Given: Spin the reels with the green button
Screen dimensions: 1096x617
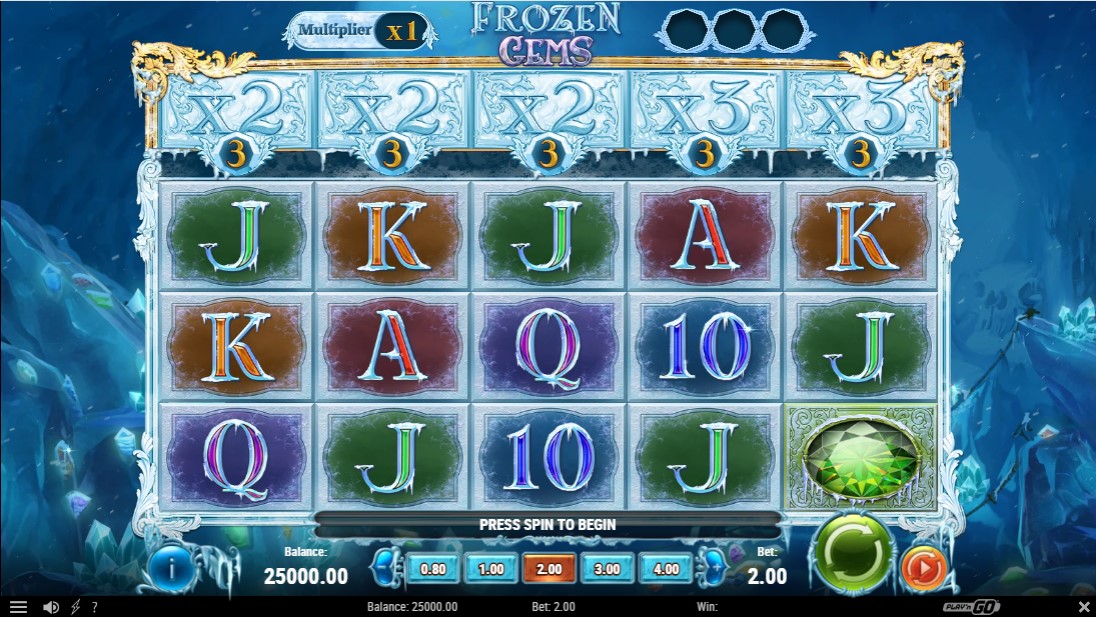Looking at the screenshot, I should pyautogui.click(x=854, y=552).
